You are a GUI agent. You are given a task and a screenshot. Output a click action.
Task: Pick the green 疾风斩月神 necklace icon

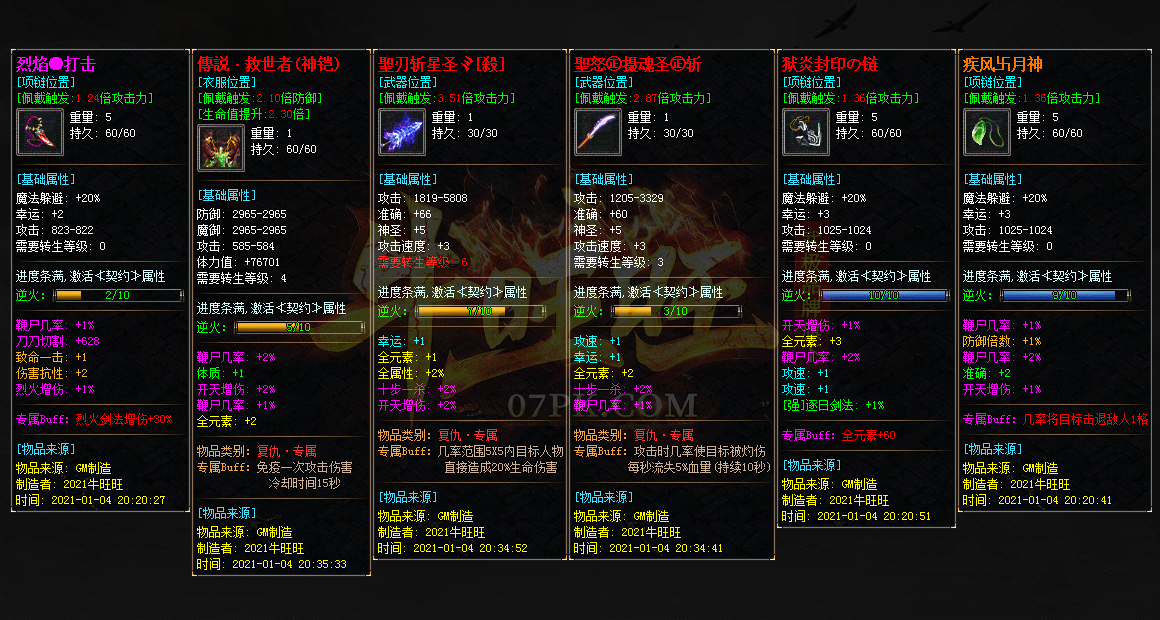(987, 131)
